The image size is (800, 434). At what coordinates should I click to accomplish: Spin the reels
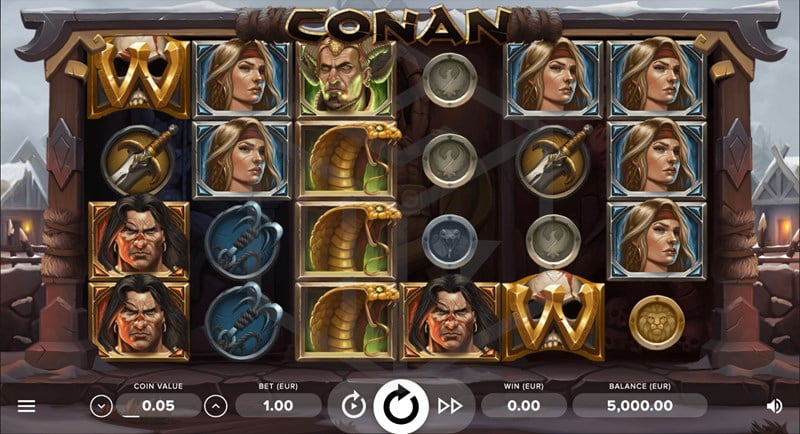coord(401,405)
